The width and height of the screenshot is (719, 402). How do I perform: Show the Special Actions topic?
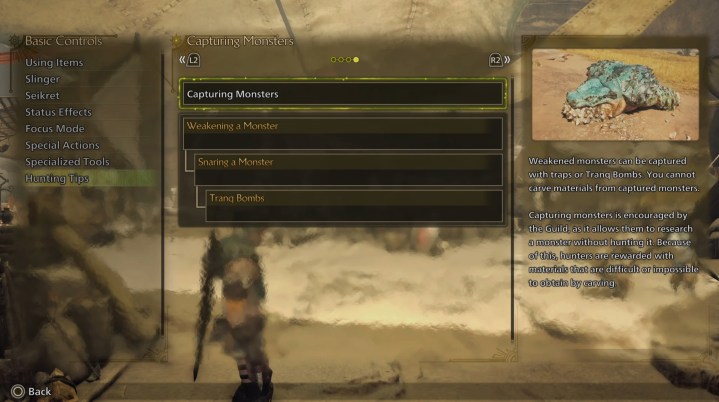62,145
